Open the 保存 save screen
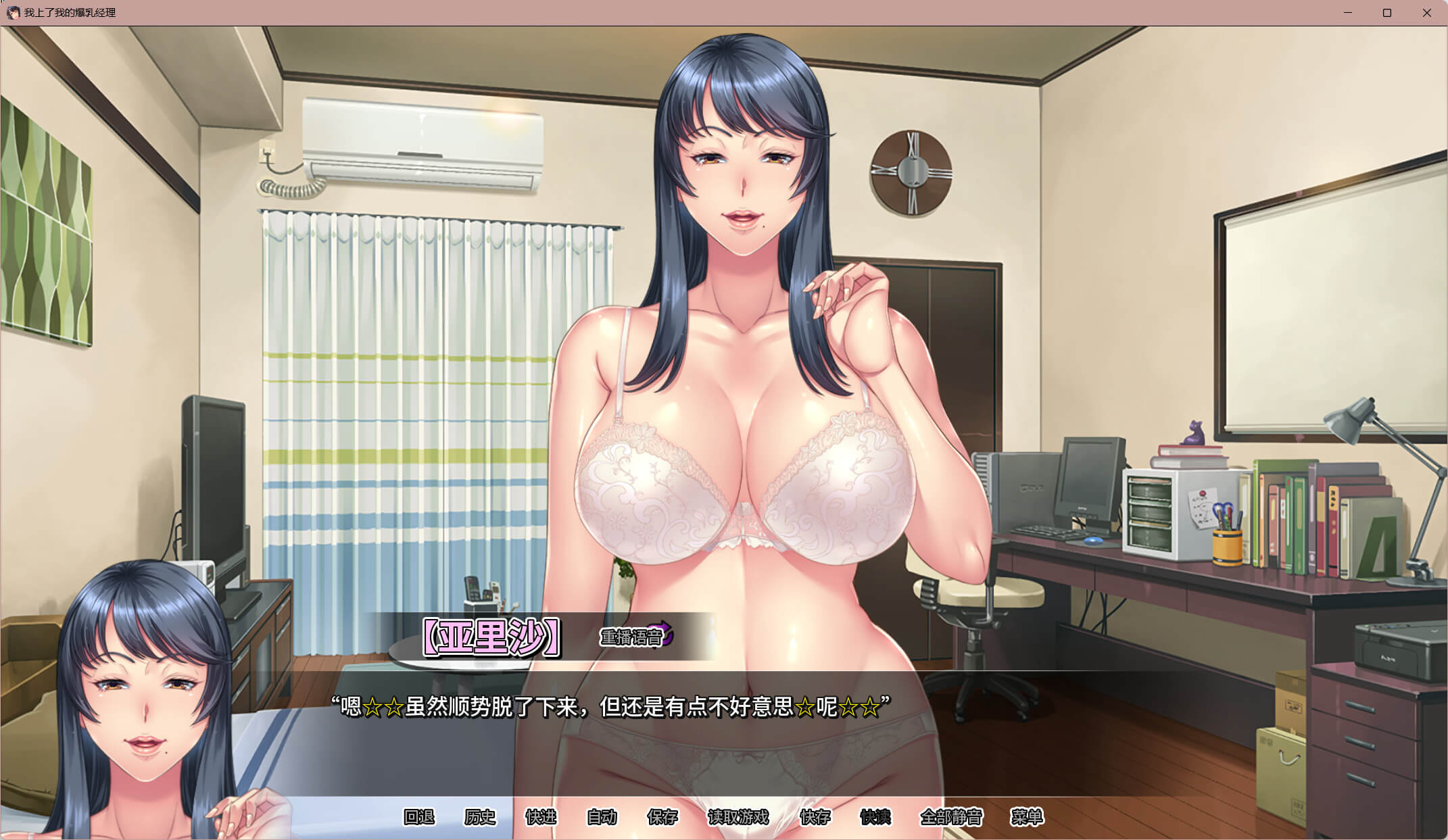1448x840 pixels. 662,817
